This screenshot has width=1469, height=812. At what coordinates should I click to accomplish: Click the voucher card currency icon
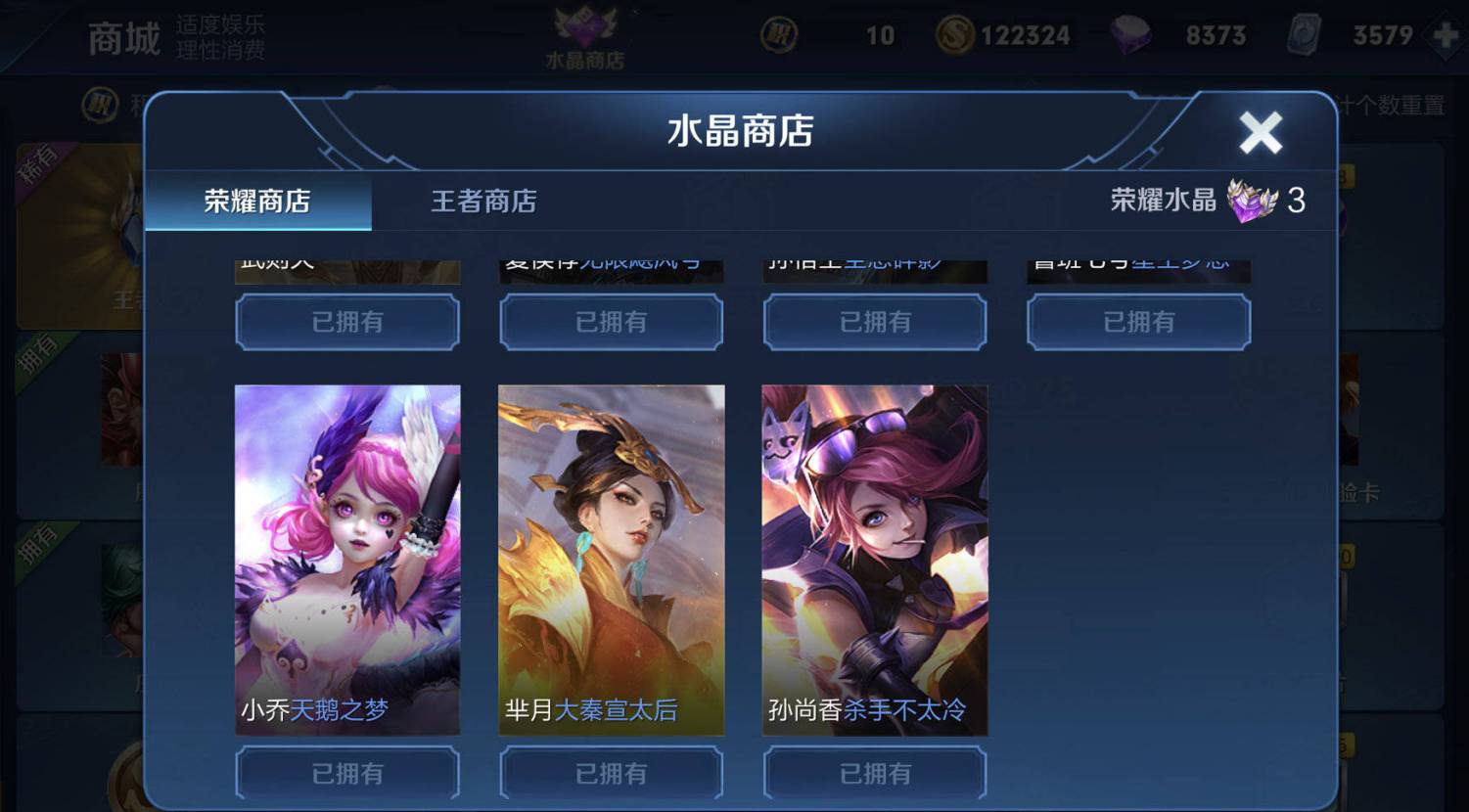pyautogui.click(x=1302, y=36)
